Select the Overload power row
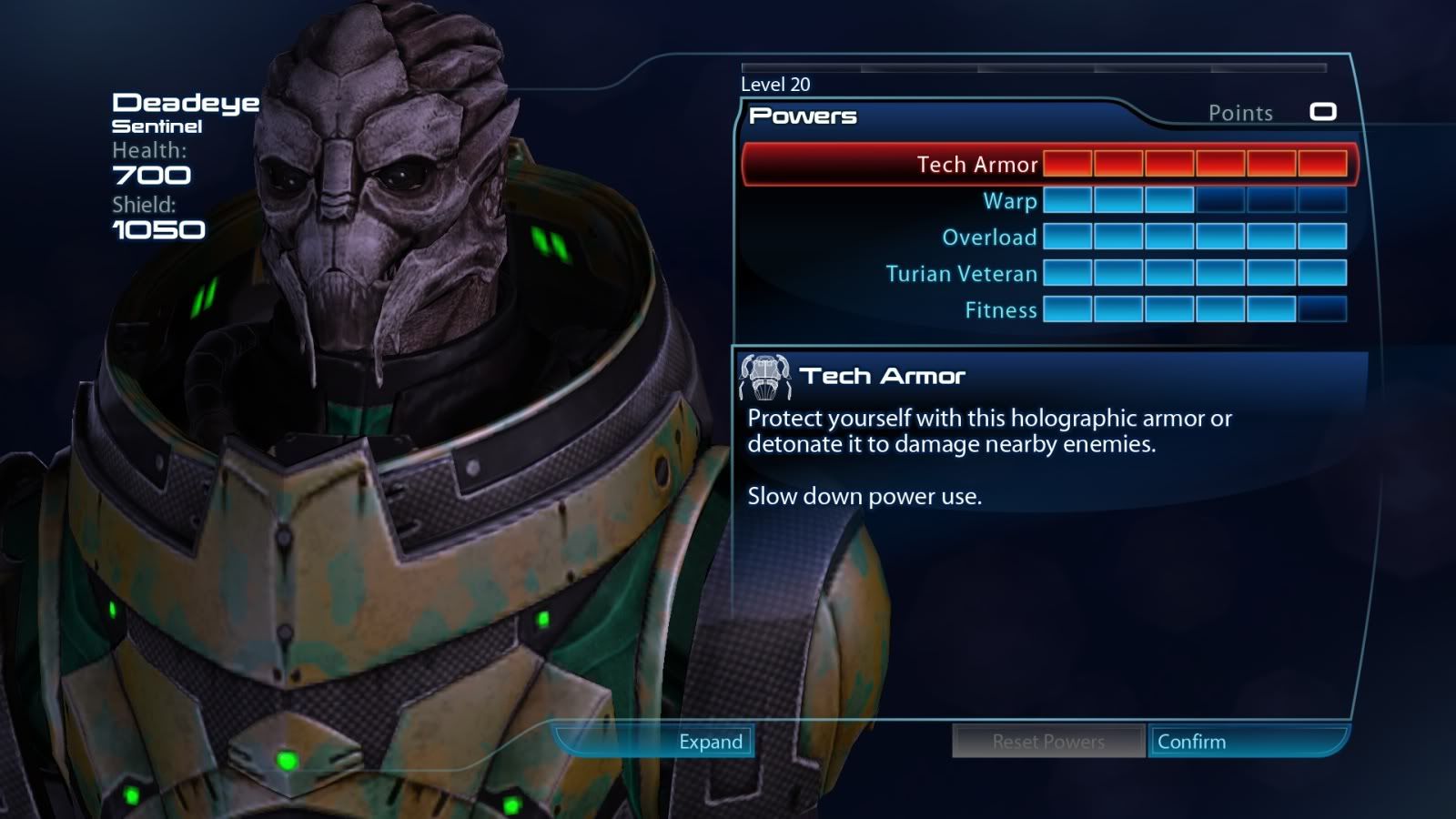Screen dimensions: 1456x819 point(989,238)
